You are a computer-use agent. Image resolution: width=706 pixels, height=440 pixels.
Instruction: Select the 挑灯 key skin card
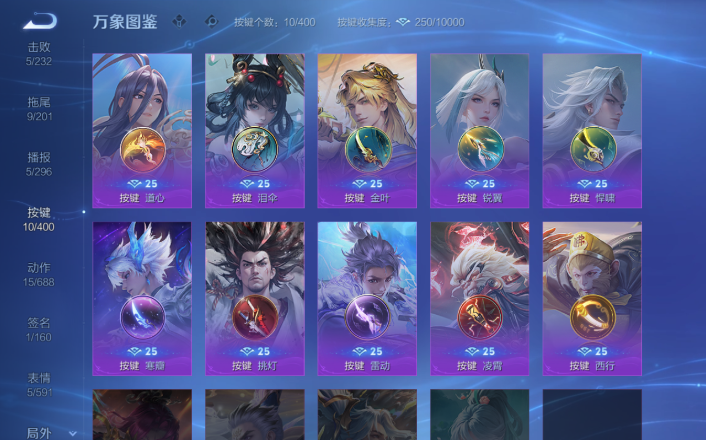tap(254, 298)
